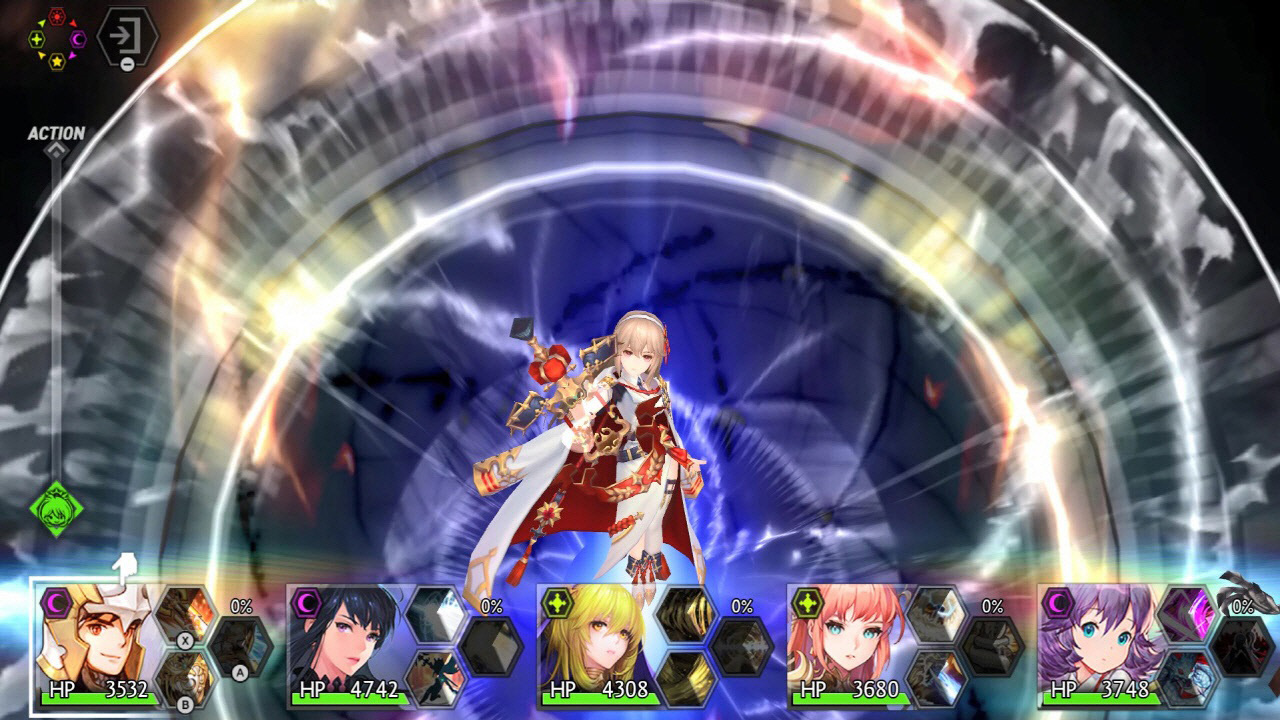Toggle the minus badge under the exit hexagon
The width and height of the screenshot is (1280, 720).
pyautogui.click(x=127, y=63)
